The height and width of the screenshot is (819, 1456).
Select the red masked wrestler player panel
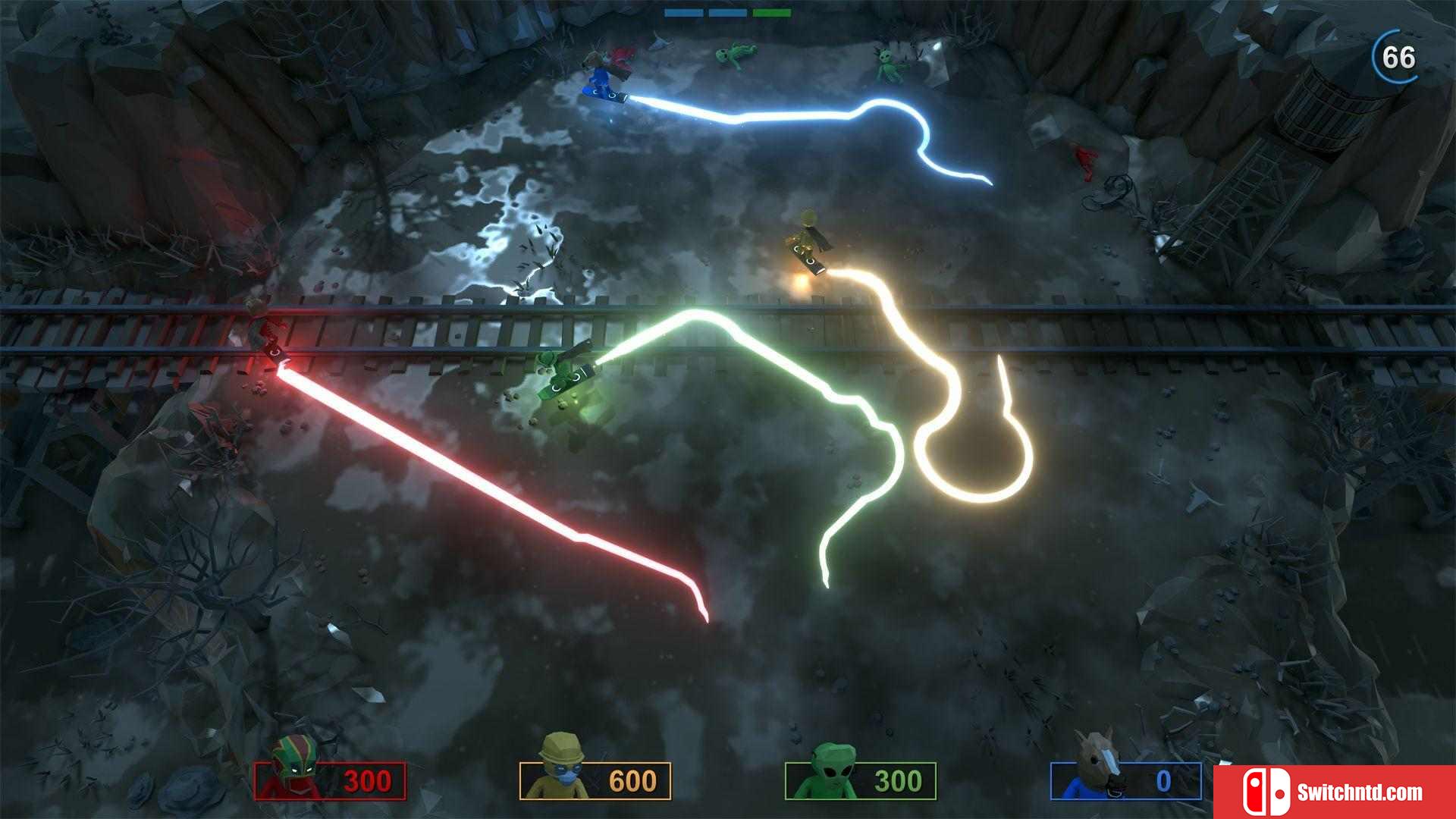[x=330, y=780]
